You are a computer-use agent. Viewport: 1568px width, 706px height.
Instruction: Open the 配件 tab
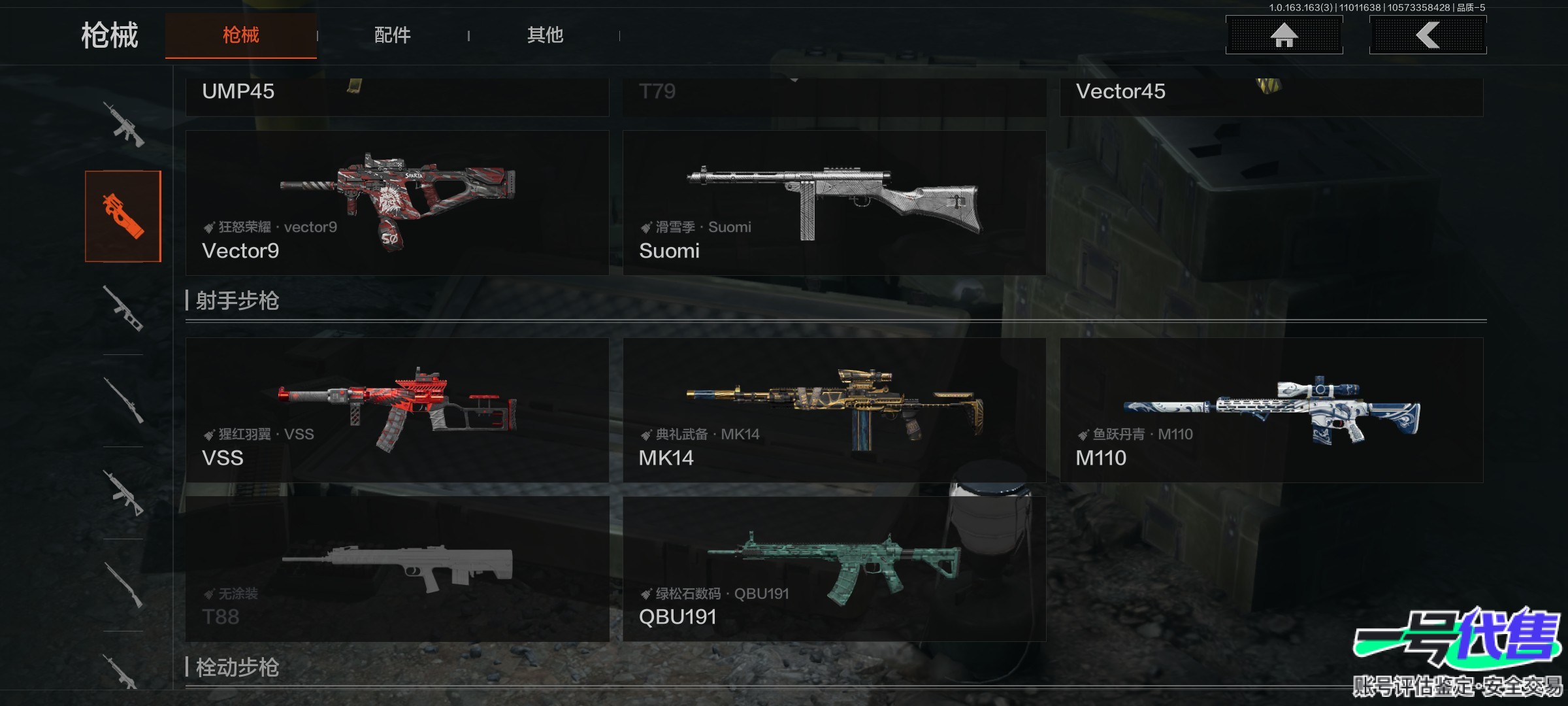coord(392,35)
